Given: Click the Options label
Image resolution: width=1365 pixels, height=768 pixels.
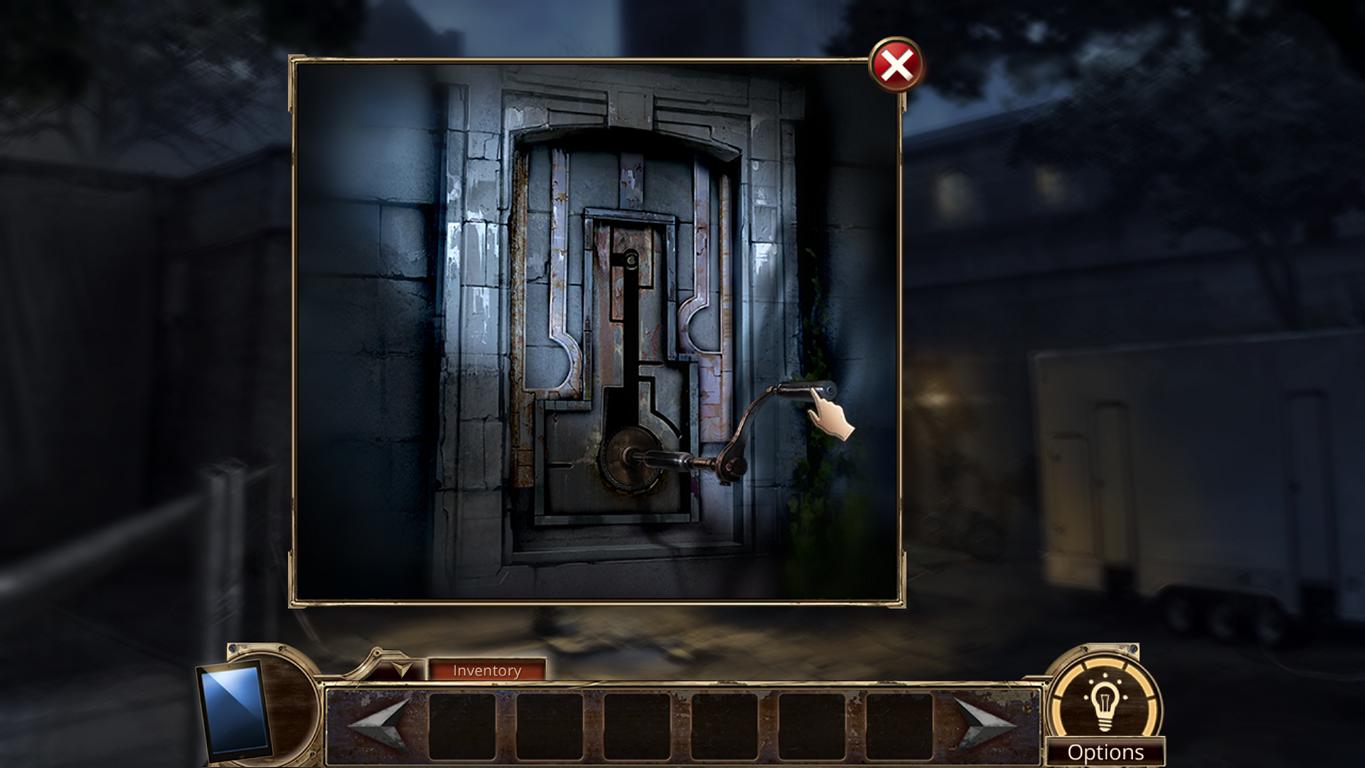Looking at the screenshot, I should point(1106,751).
